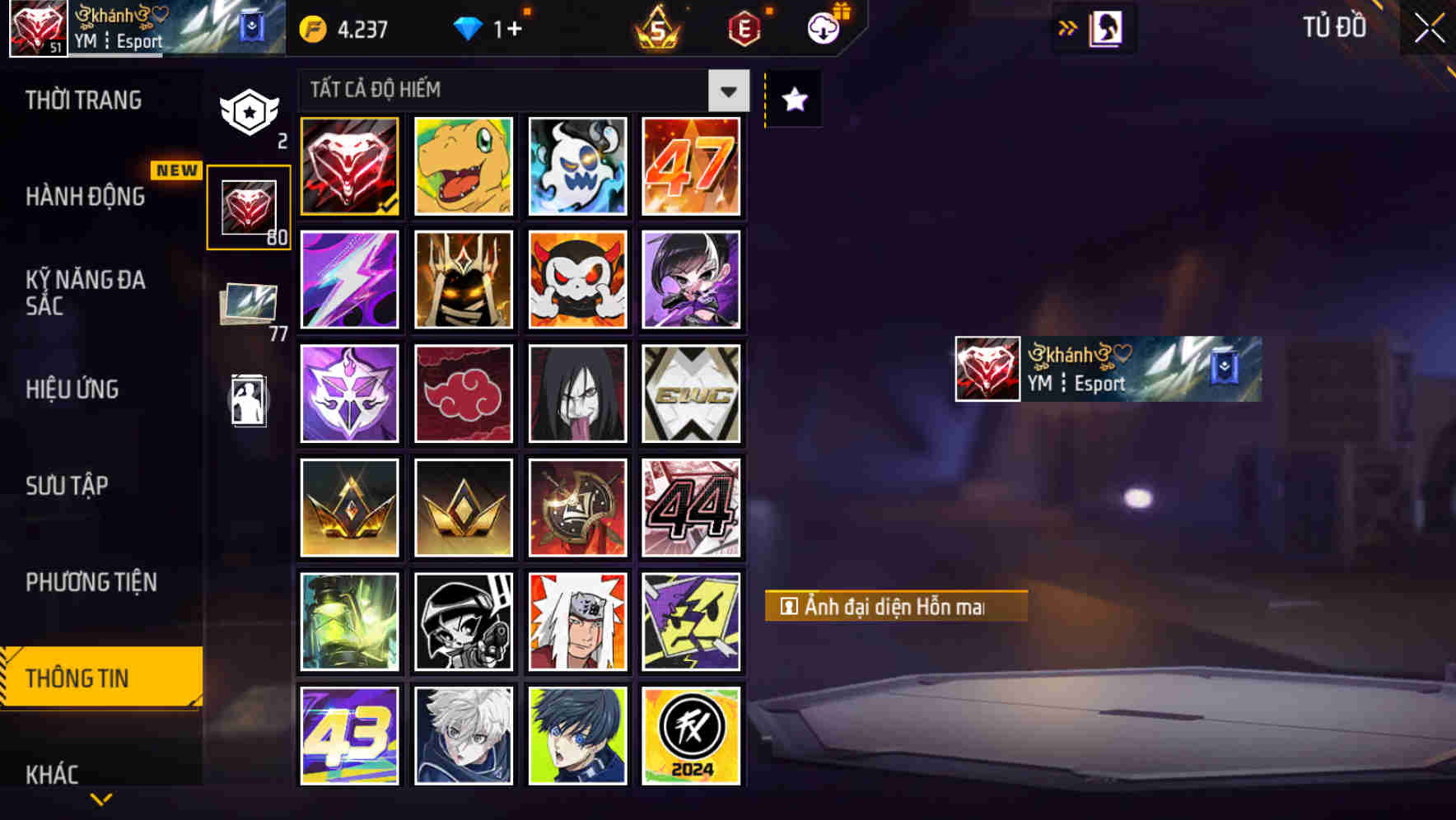Open the HÀNH ĐỘNG tab marked NEW
This screenshot has height=820, width=1456.
pyautogui.click(x=86, y=198)
